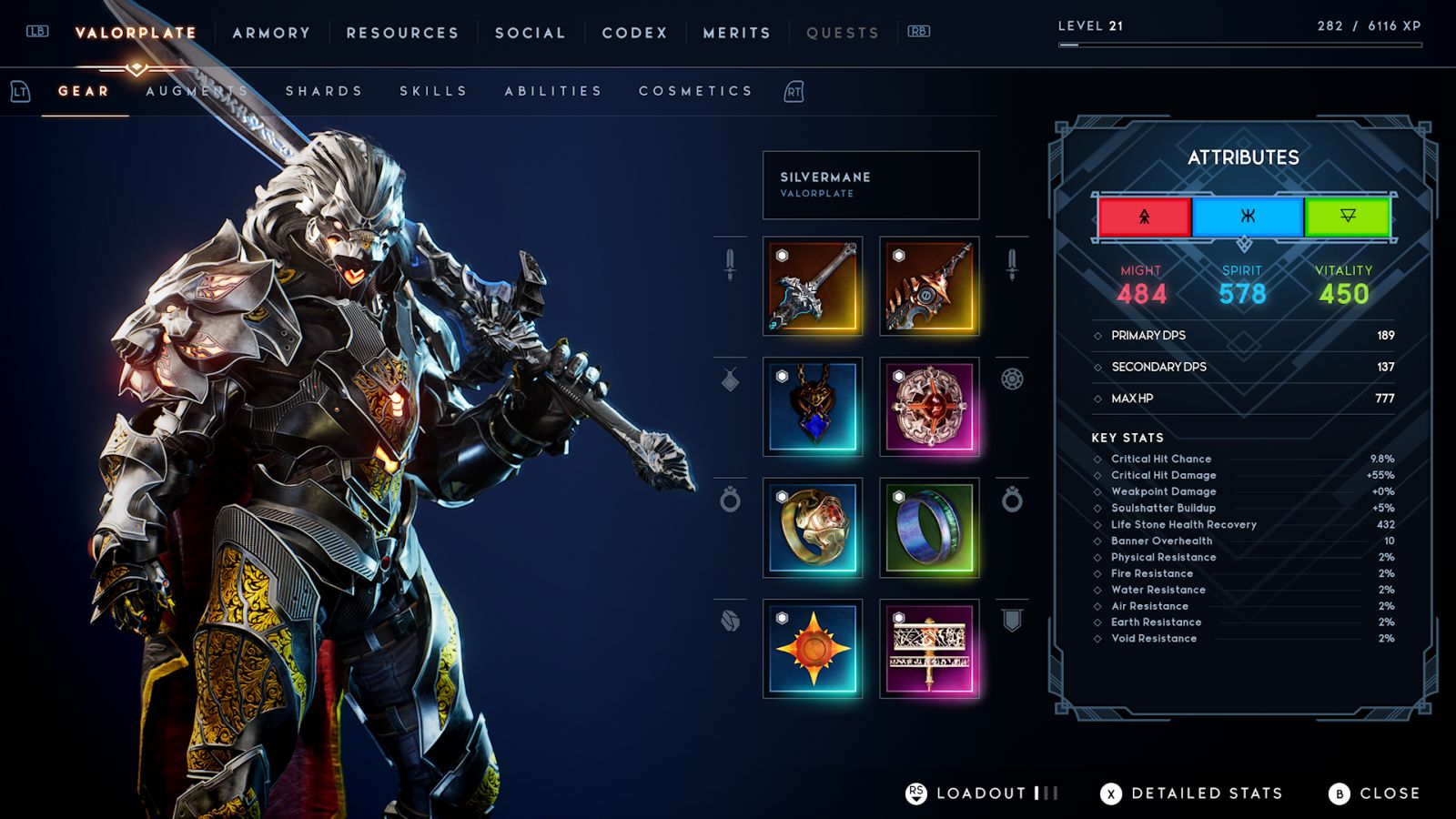
Task: Switch to the Resources tab
Action: coord(402,33)
